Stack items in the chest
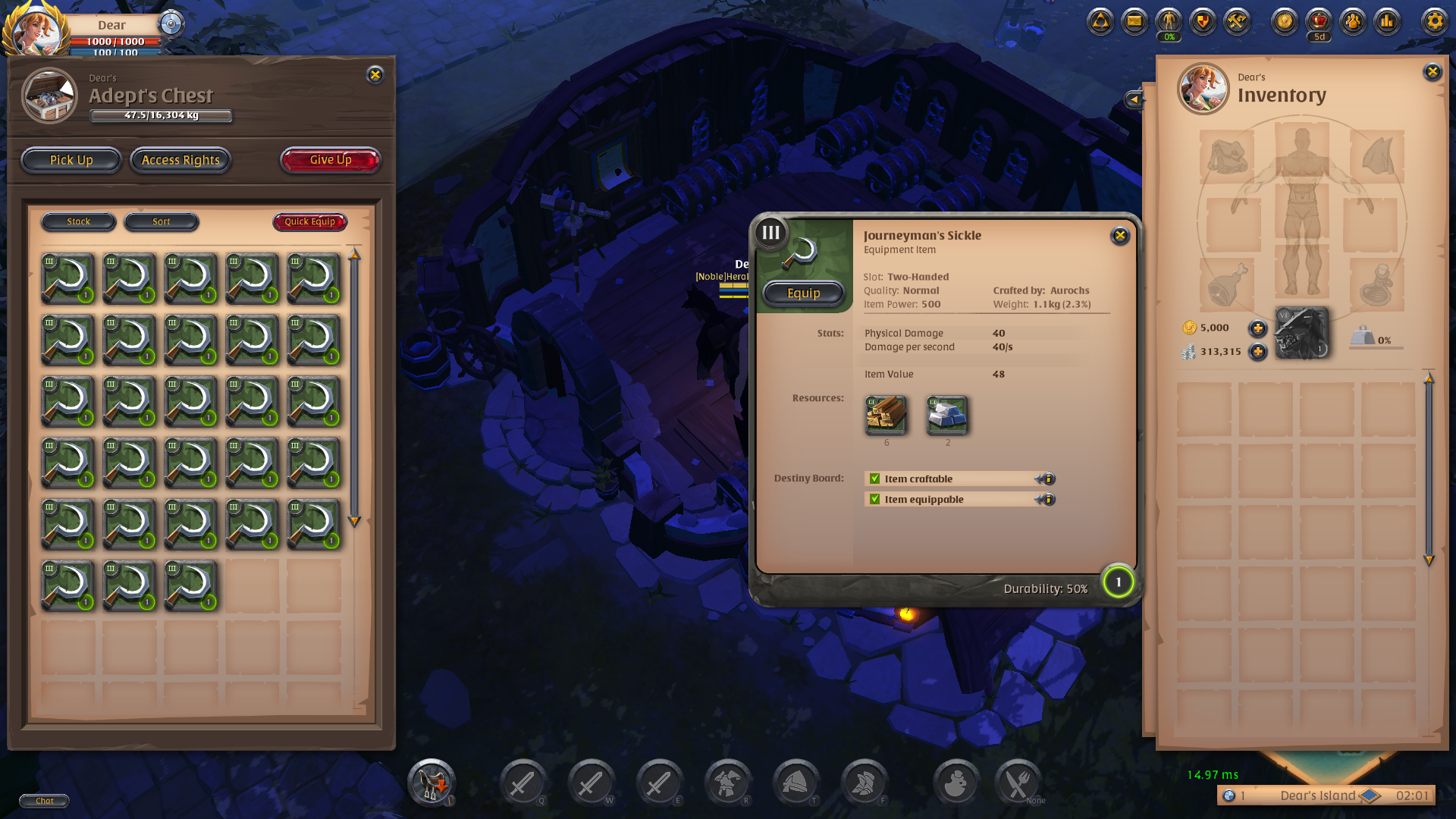 click(79, 221)
